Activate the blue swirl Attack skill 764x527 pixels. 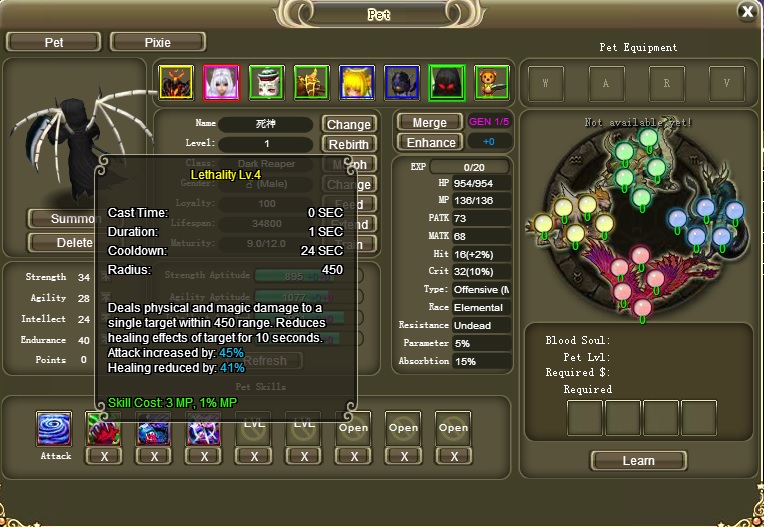[x=55, y=428]
